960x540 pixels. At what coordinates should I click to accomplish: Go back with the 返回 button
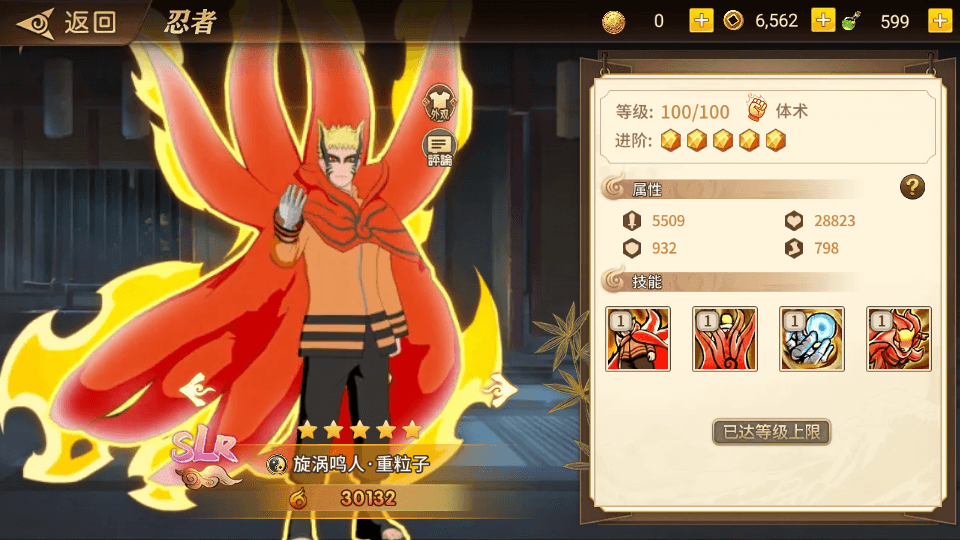click(x=68, y=22)
